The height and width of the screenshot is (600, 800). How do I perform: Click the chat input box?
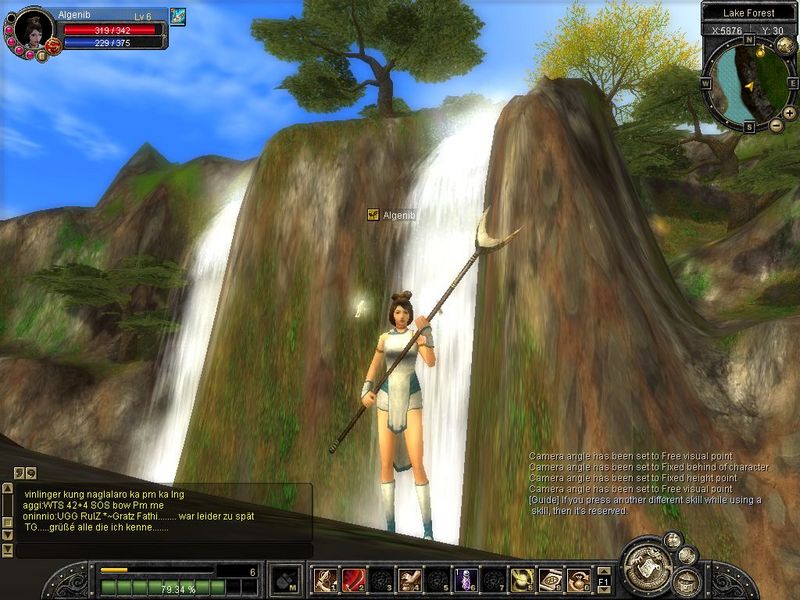pos(160,550)
